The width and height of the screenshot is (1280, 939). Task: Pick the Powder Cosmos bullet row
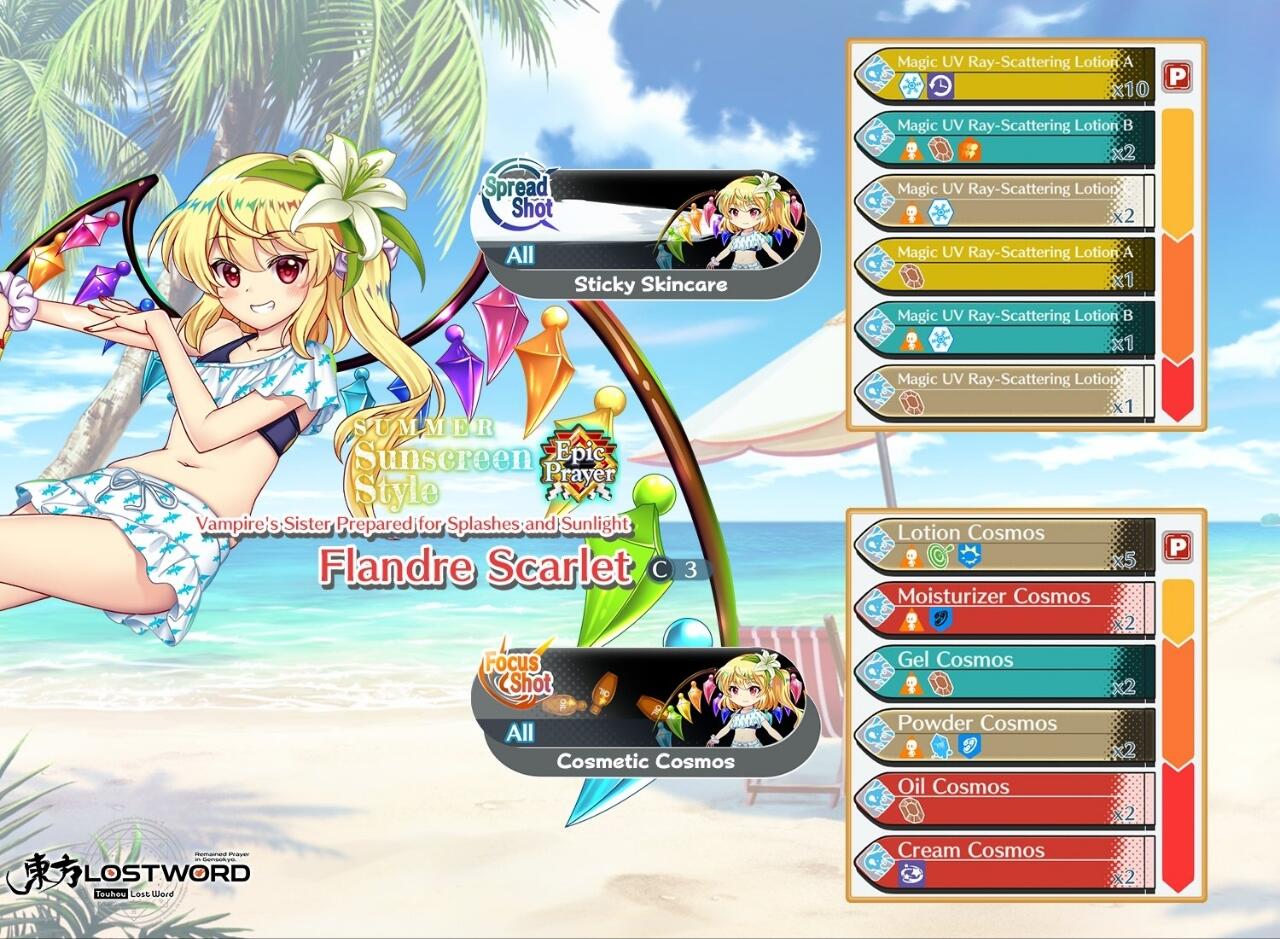1004,736
